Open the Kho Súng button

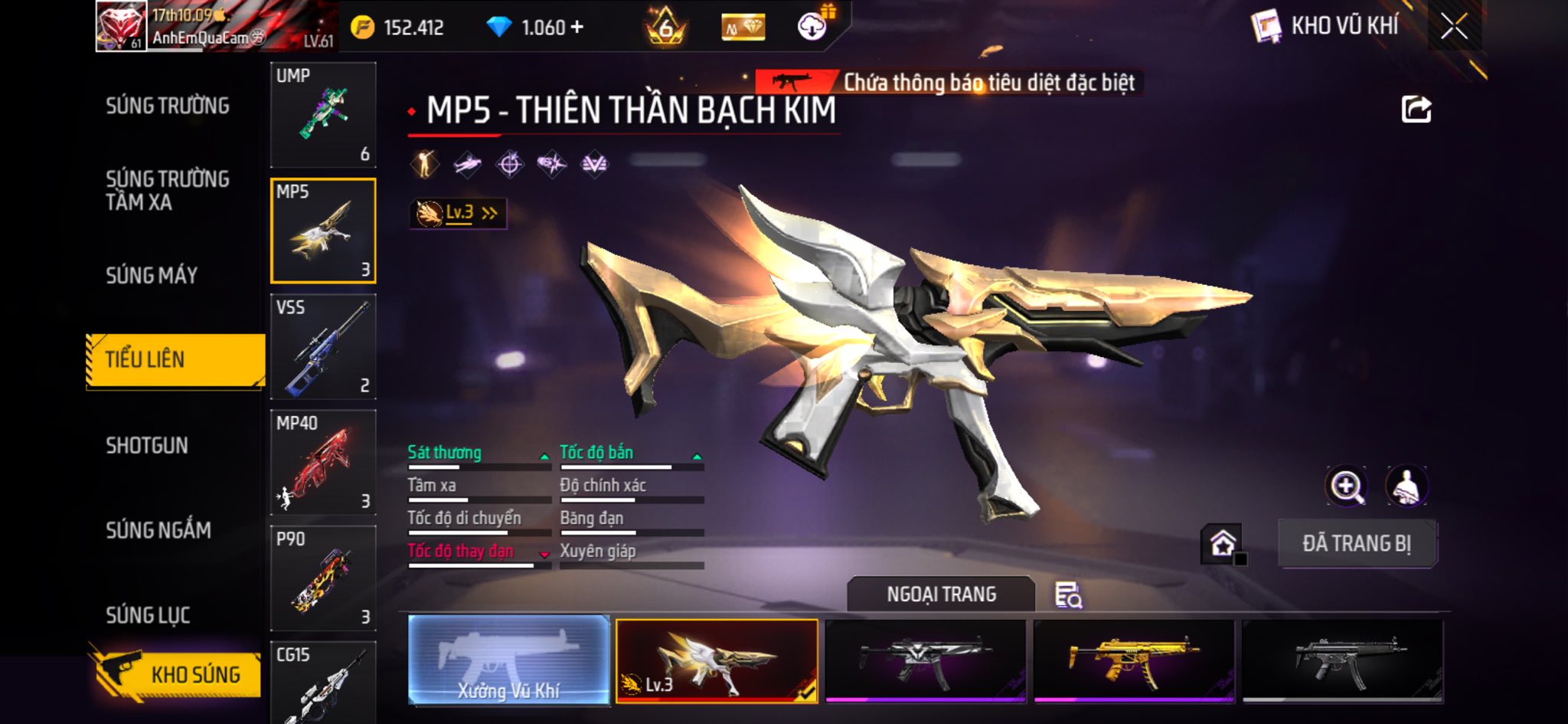(x=176, y=674)
